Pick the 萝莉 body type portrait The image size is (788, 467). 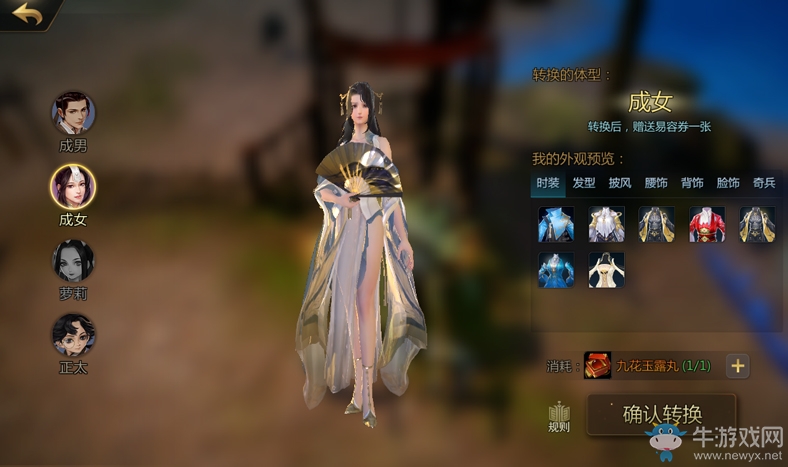(x=73, y=260)
